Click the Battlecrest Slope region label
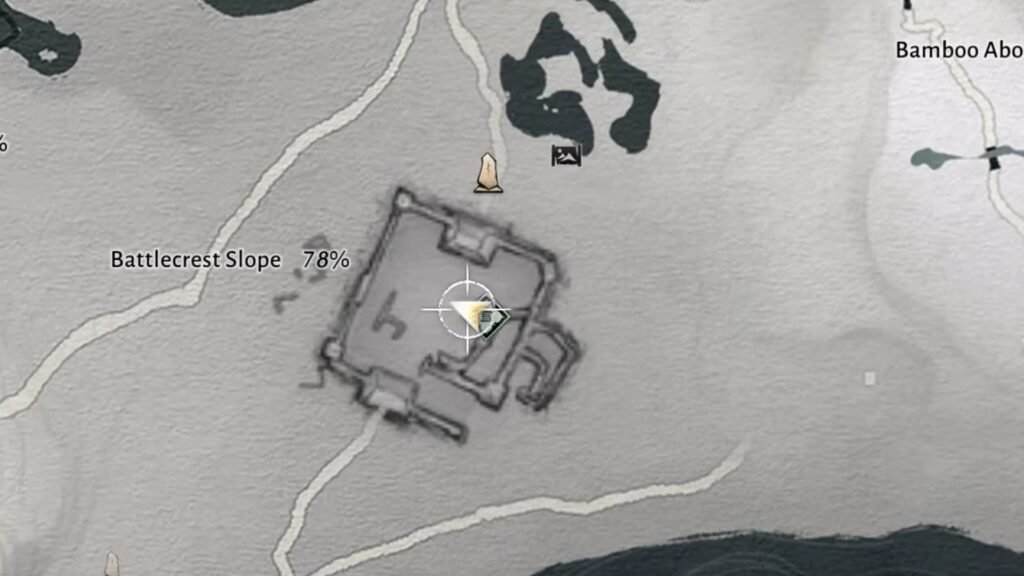 (x=196, y=260)
